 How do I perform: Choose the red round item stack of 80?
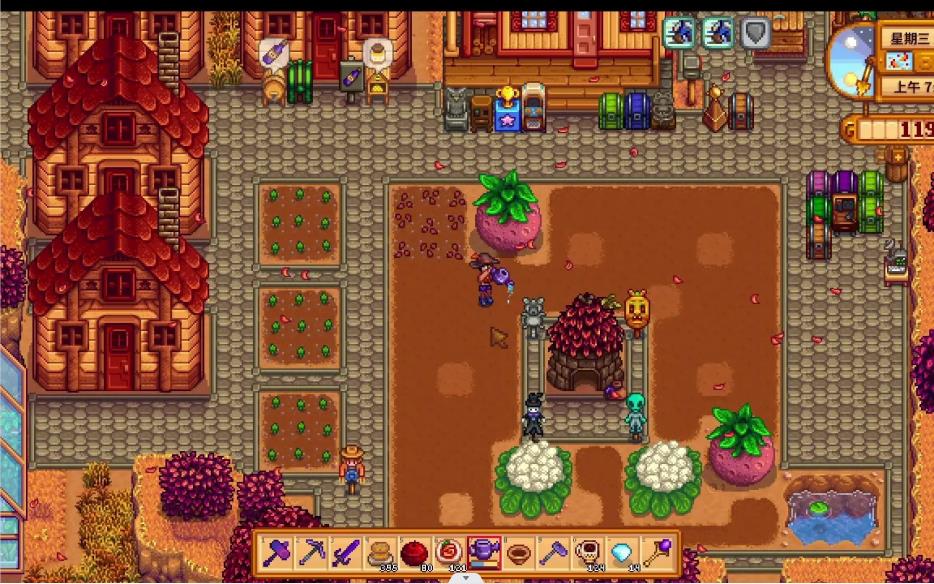pos(414,552)
